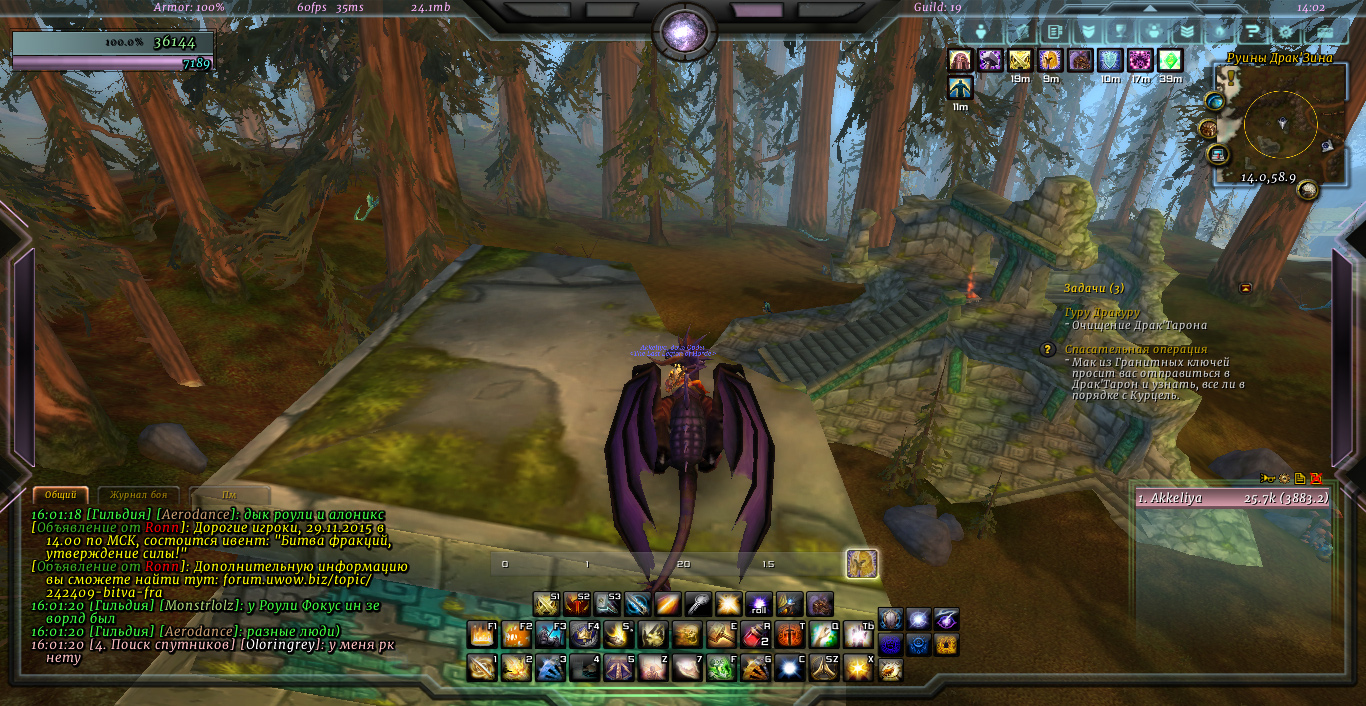Select the Akkeliya row in damage meter

1232,498
